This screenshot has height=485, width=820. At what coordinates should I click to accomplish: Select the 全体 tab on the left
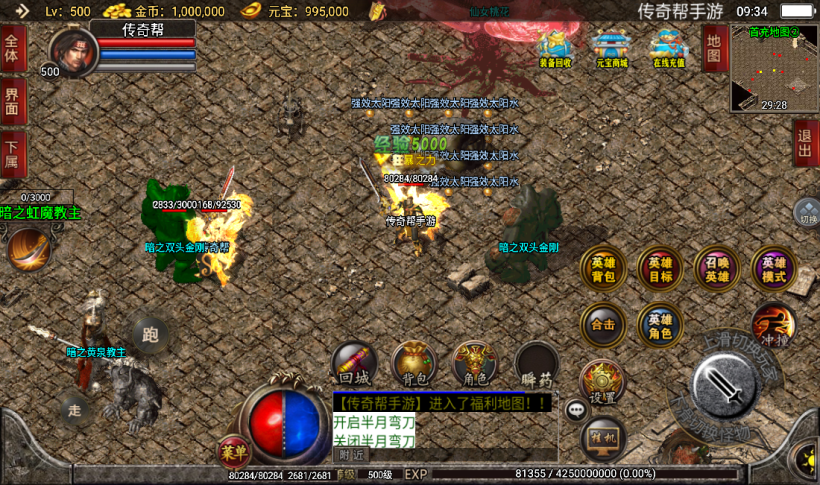click(x=13, y=50)
